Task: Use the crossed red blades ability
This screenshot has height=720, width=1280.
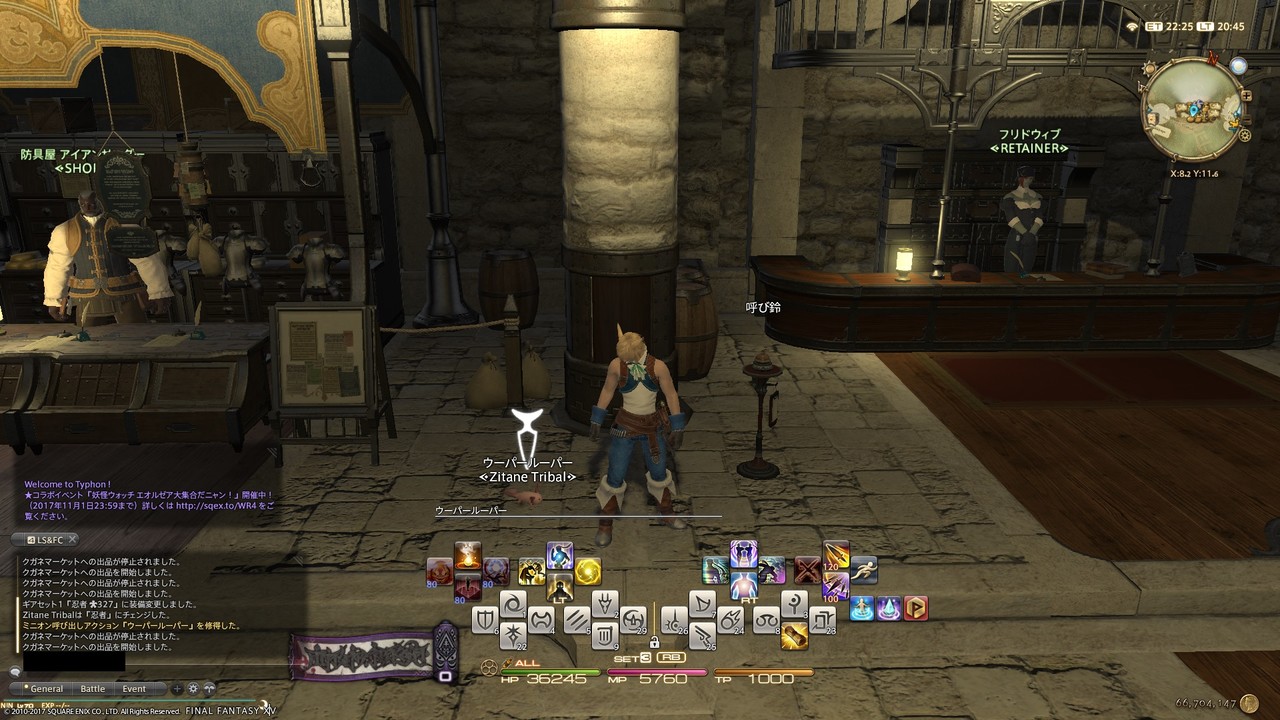Action: pyautogui.click(x=807, y=570)
